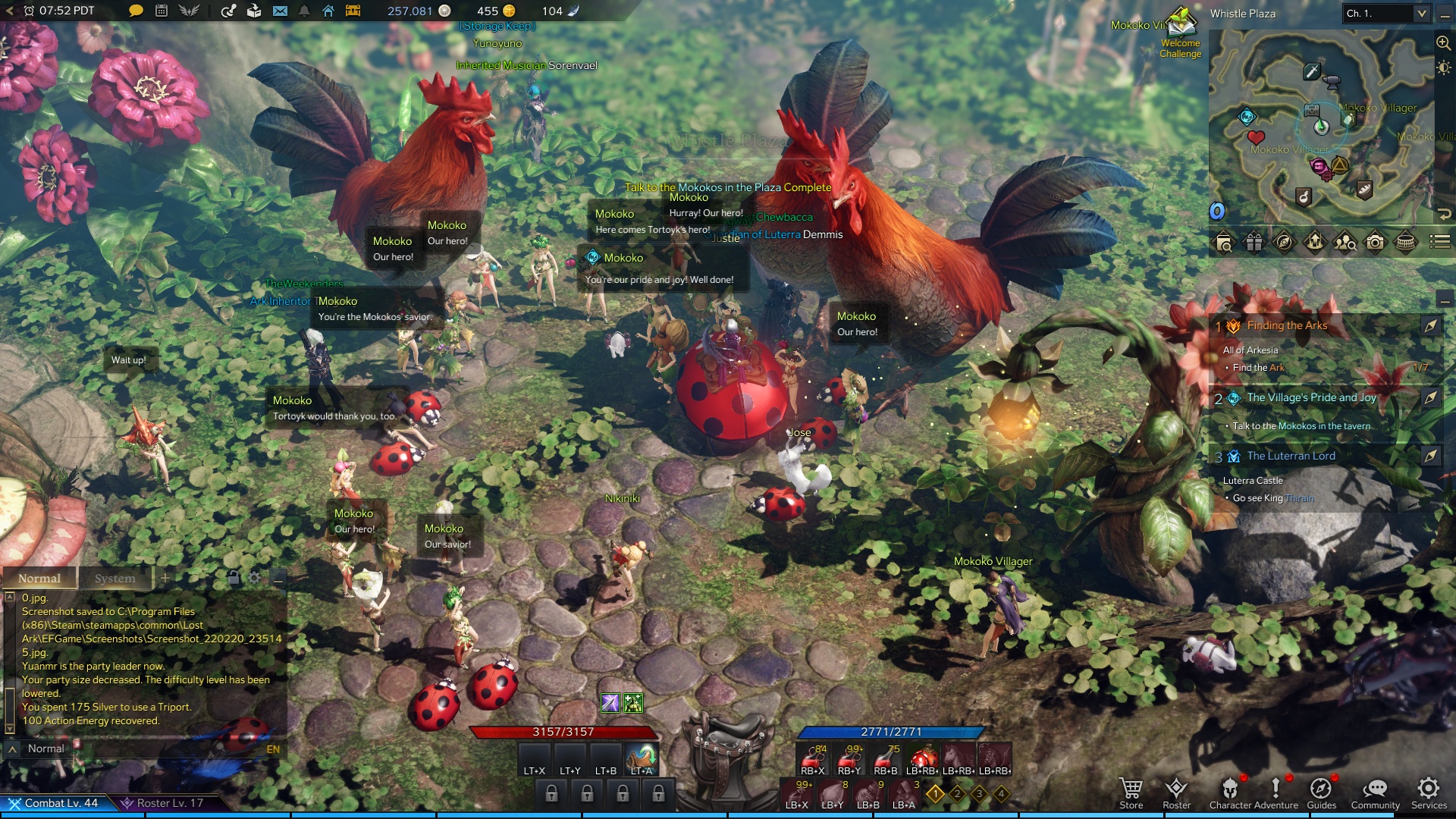This screenshot has width=1456, height=819.
Task: Toggle the chat window lock icon
Action: (x=234, y=578)
